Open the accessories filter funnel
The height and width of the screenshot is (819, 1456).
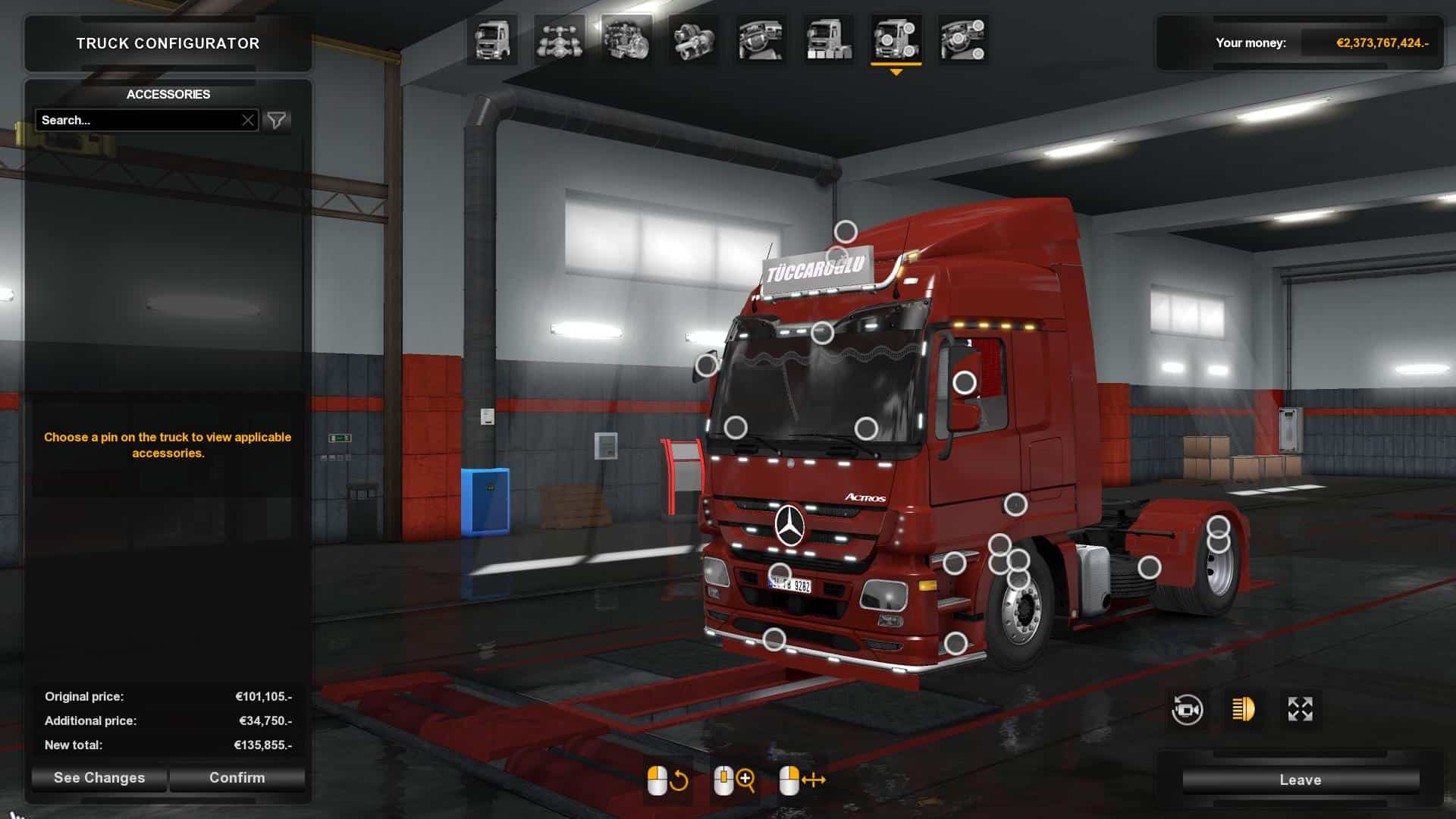click(277, 121)
